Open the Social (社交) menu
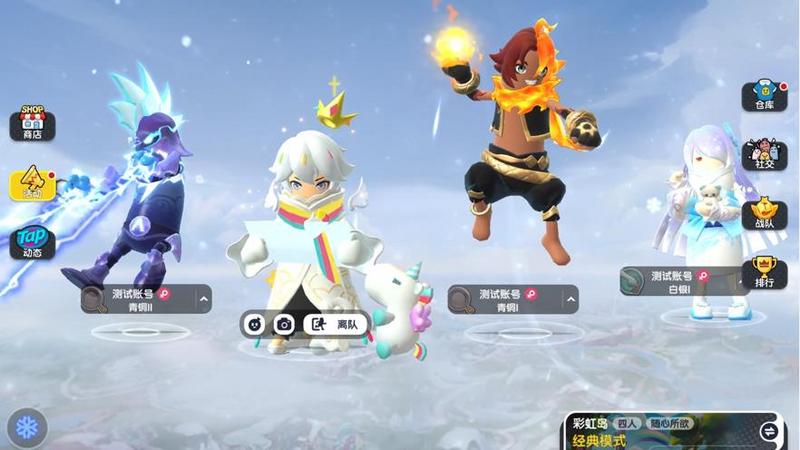The width and height of the screenshot is (800, 450). click(764, 155)
